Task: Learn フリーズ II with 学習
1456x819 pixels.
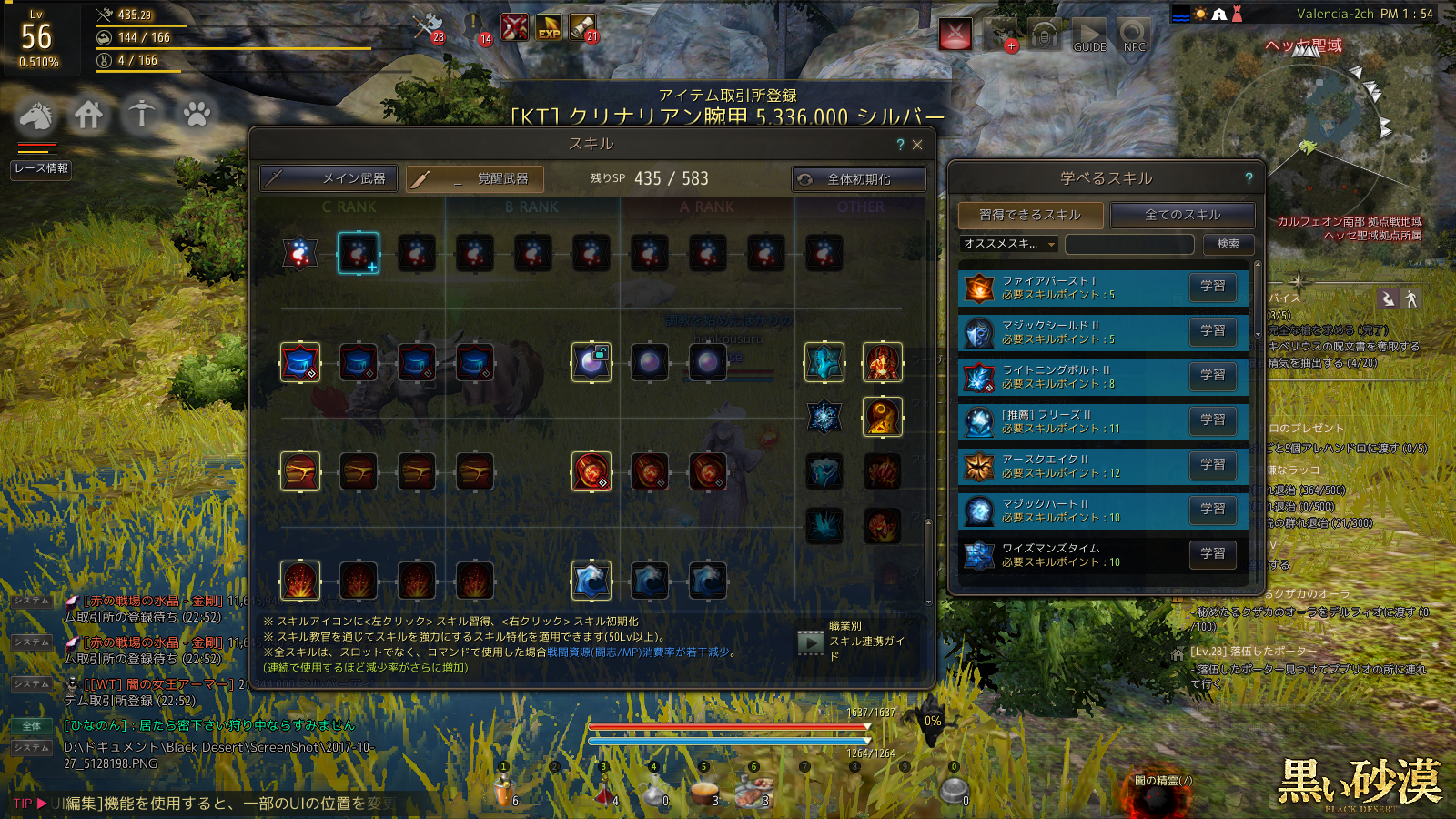Action: (x=1212, y=420)
